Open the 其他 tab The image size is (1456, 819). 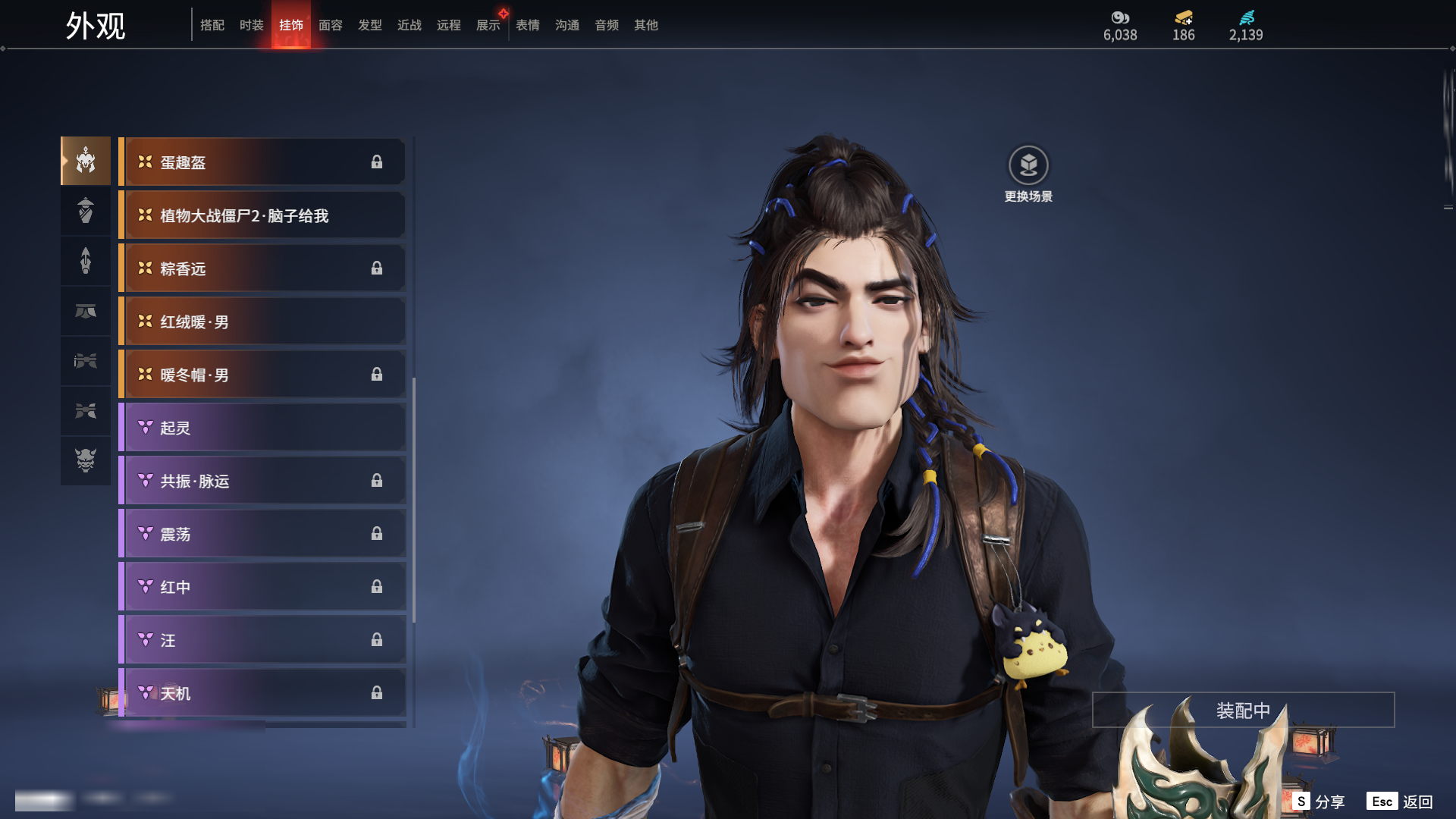pos(646,25)
